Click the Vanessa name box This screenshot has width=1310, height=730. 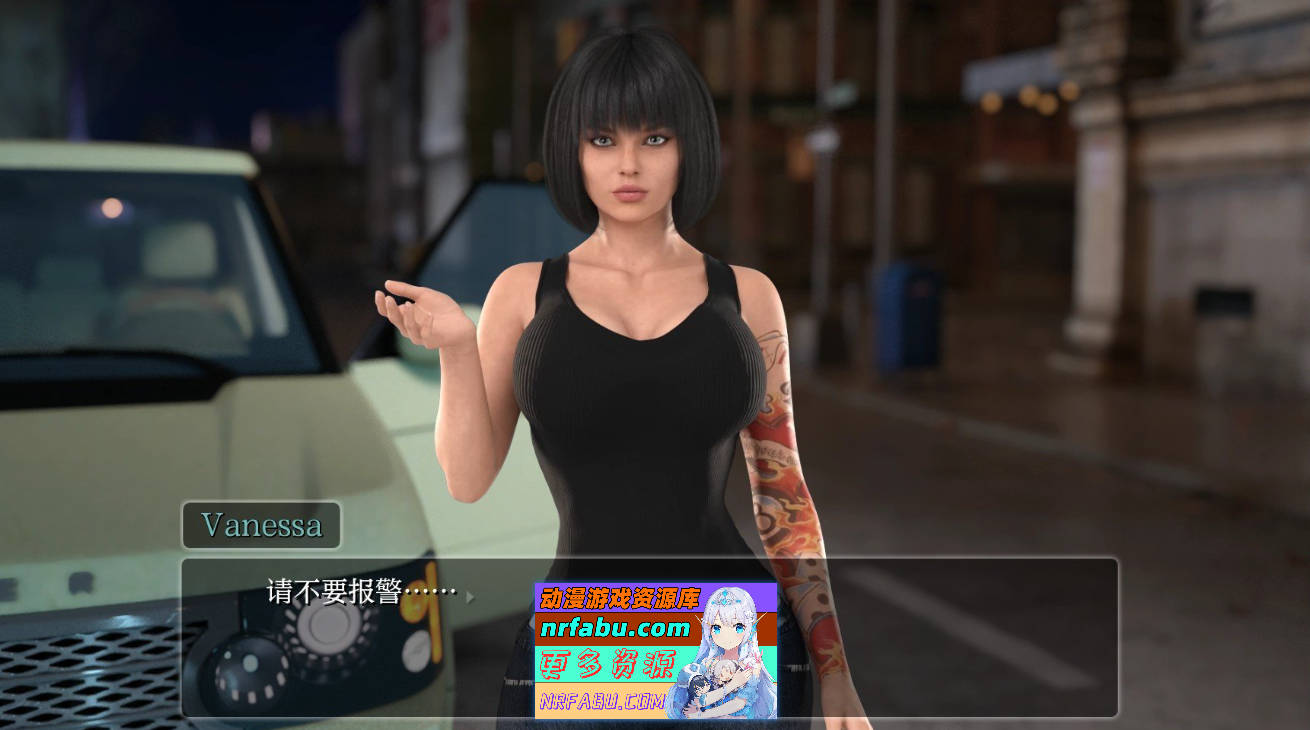(261, 524)
